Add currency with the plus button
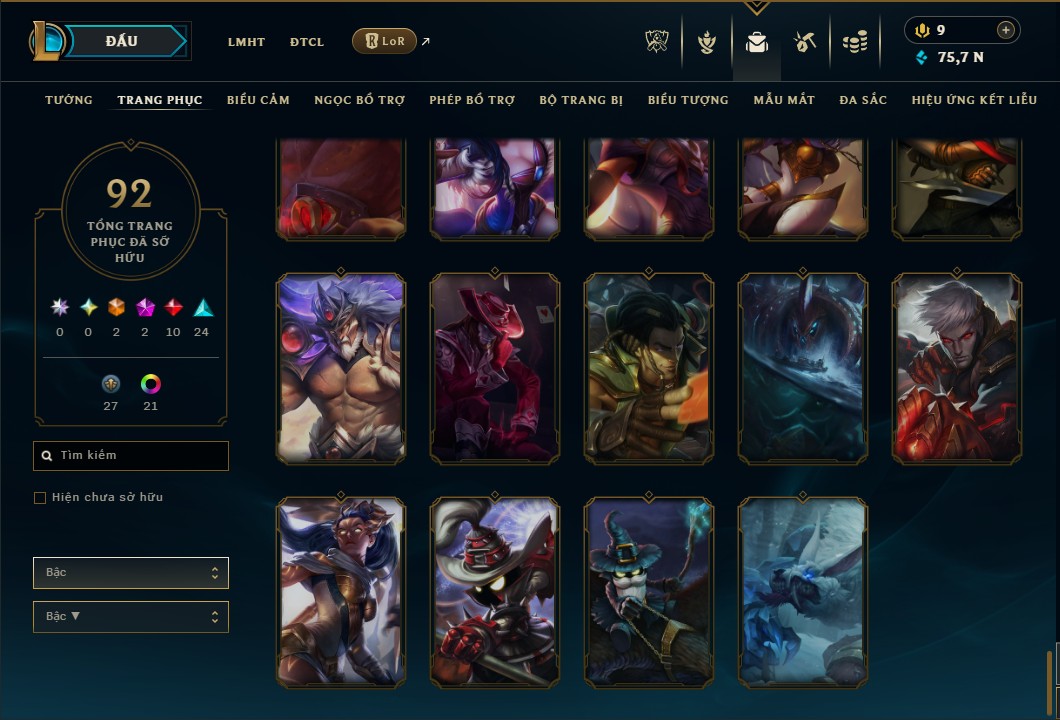This screenshot has height=720, width=1060. coord(1006,30)
